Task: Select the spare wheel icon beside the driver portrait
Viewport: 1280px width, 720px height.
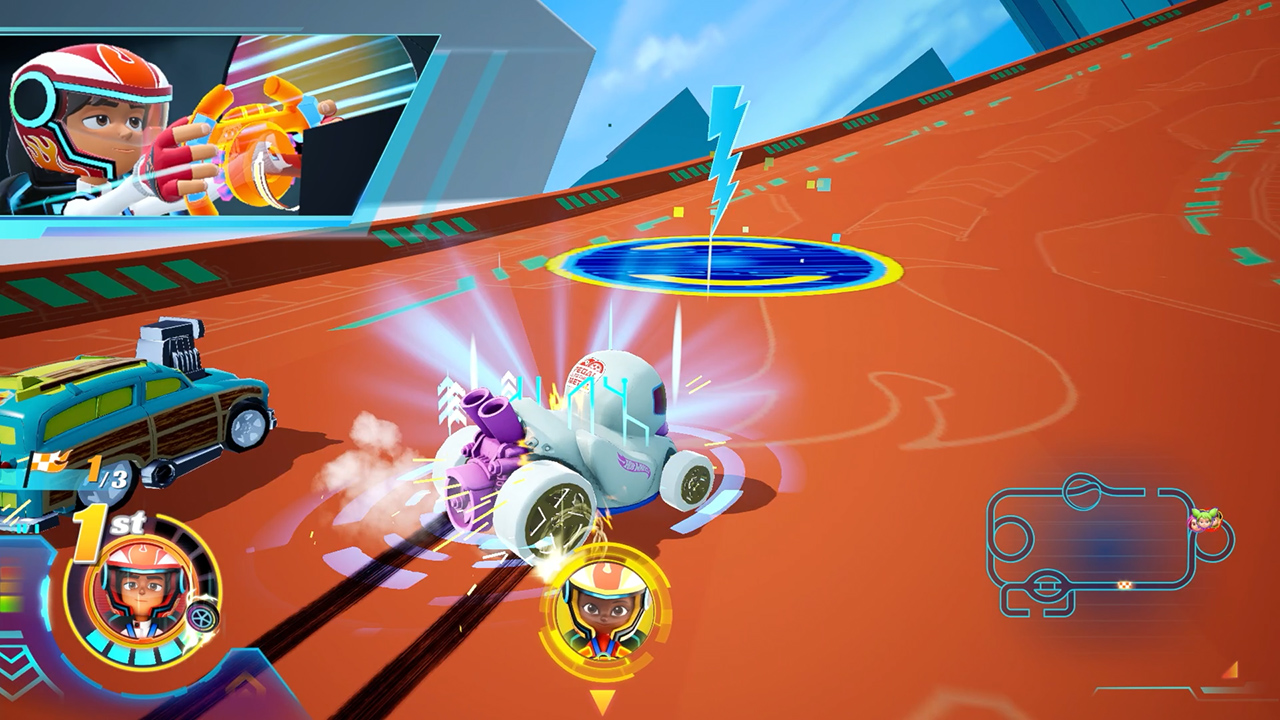Action: tap(202, 617)
